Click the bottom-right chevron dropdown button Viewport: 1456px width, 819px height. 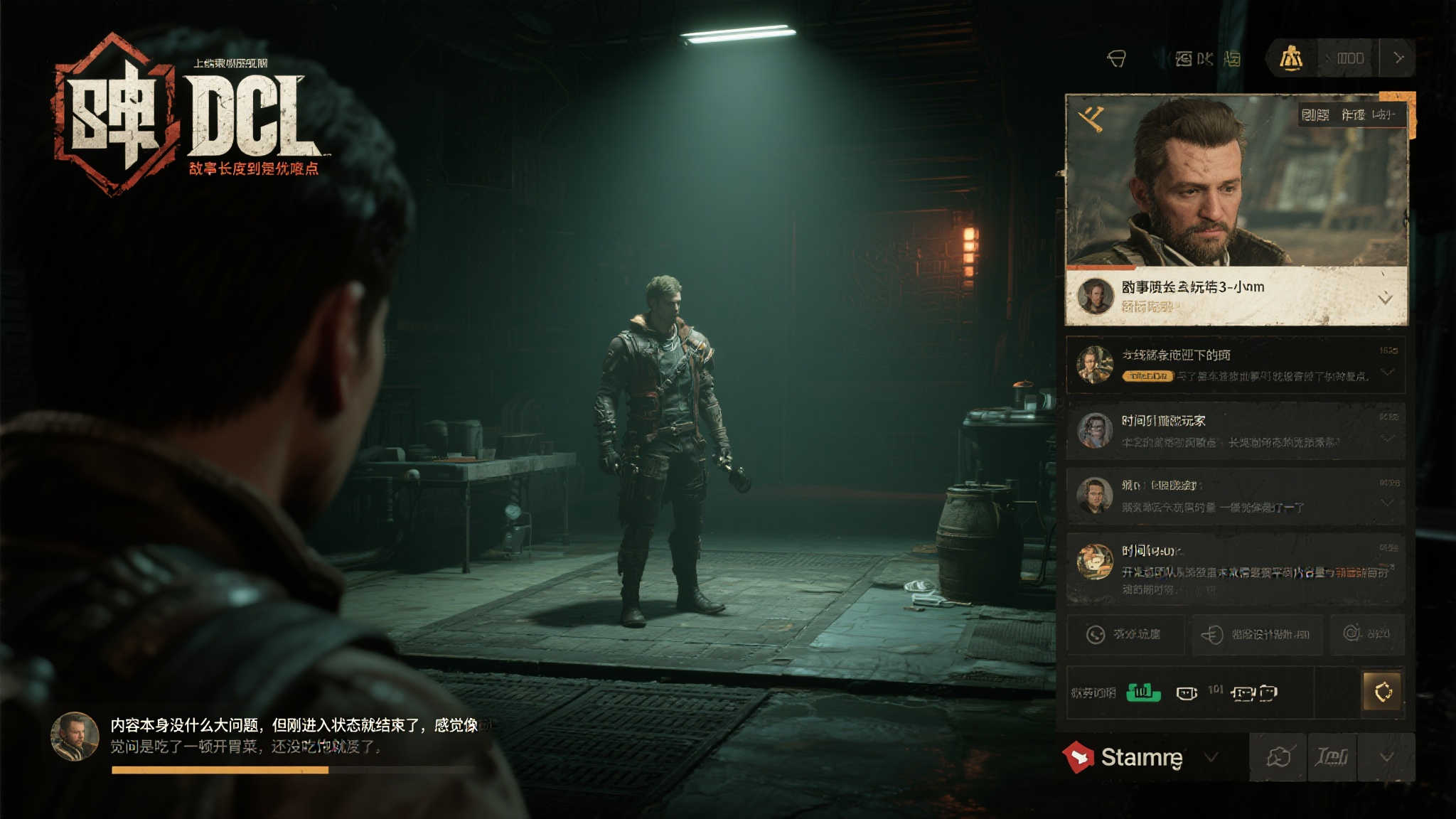pos(1386,757)
